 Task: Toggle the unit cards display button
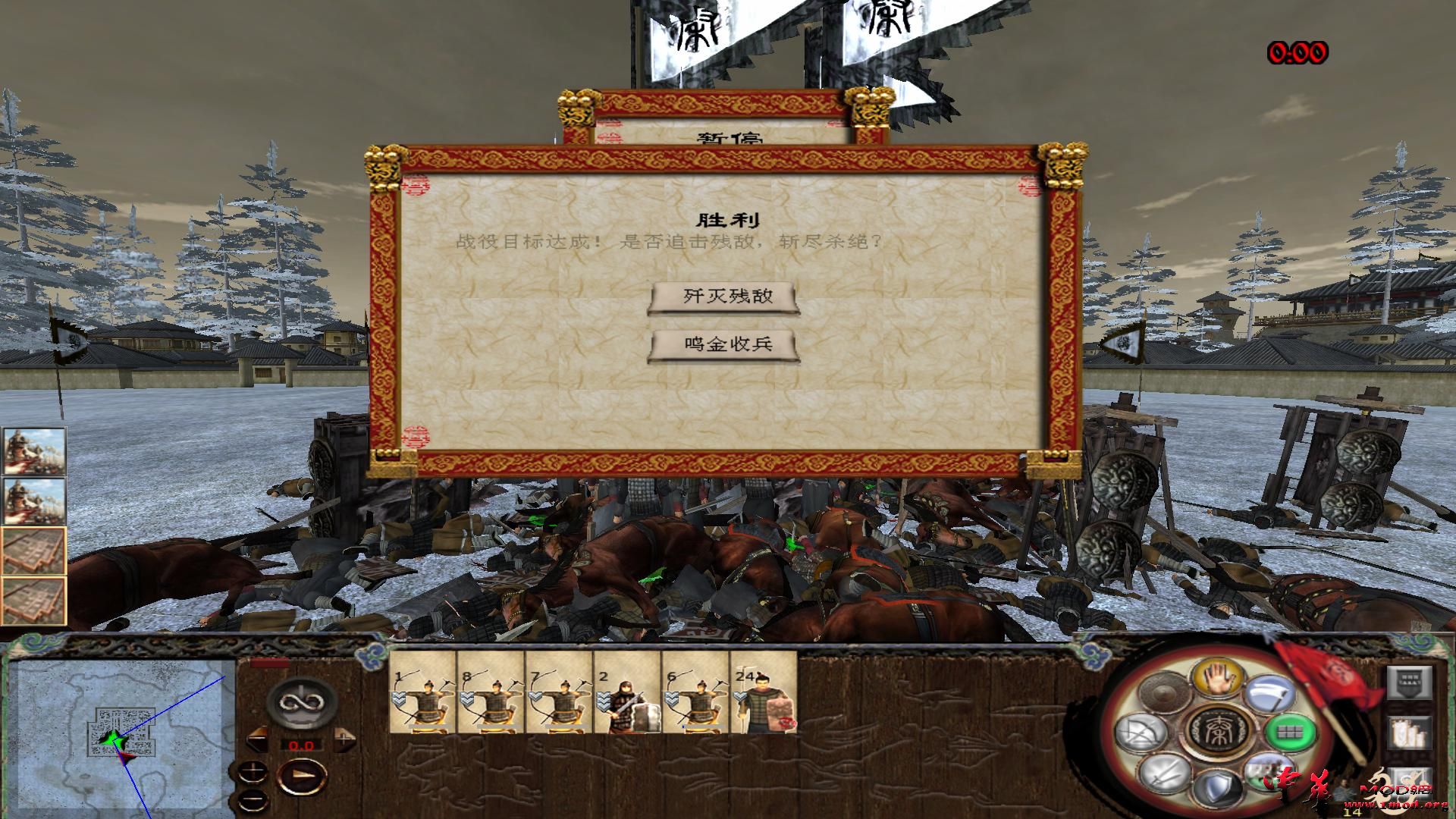[1410, 732]
